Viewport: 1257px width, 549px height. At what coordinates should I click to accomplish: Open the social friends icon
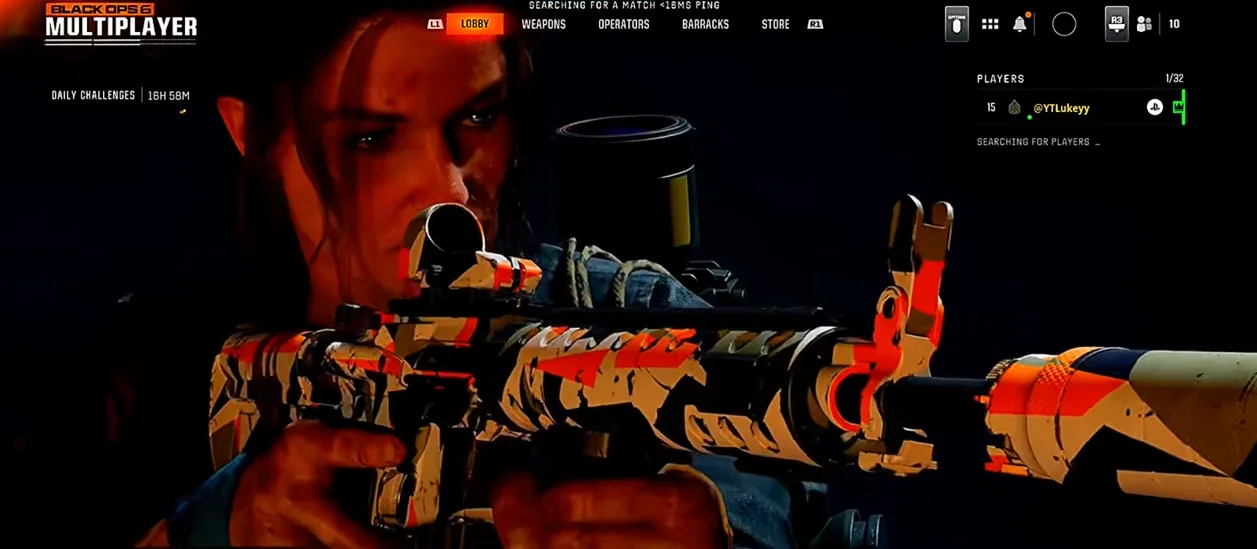coord(1144,24)
